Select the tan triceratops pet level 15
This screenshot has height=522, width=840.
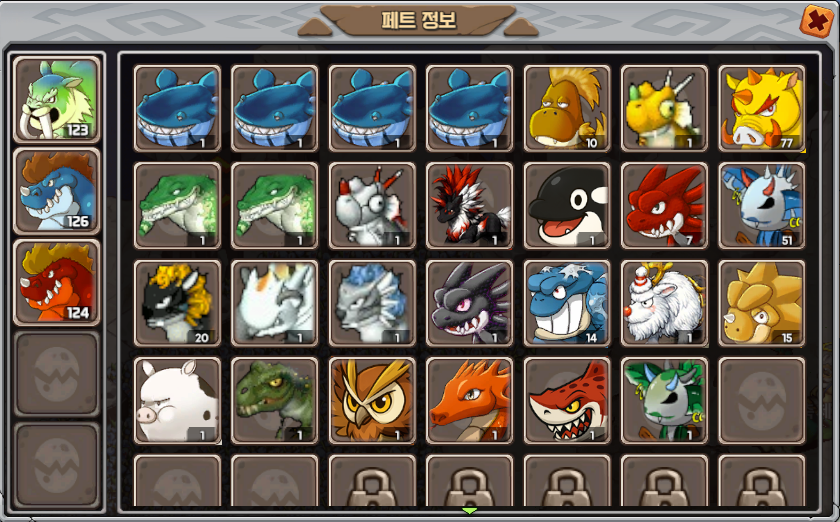tap(762, 302)
